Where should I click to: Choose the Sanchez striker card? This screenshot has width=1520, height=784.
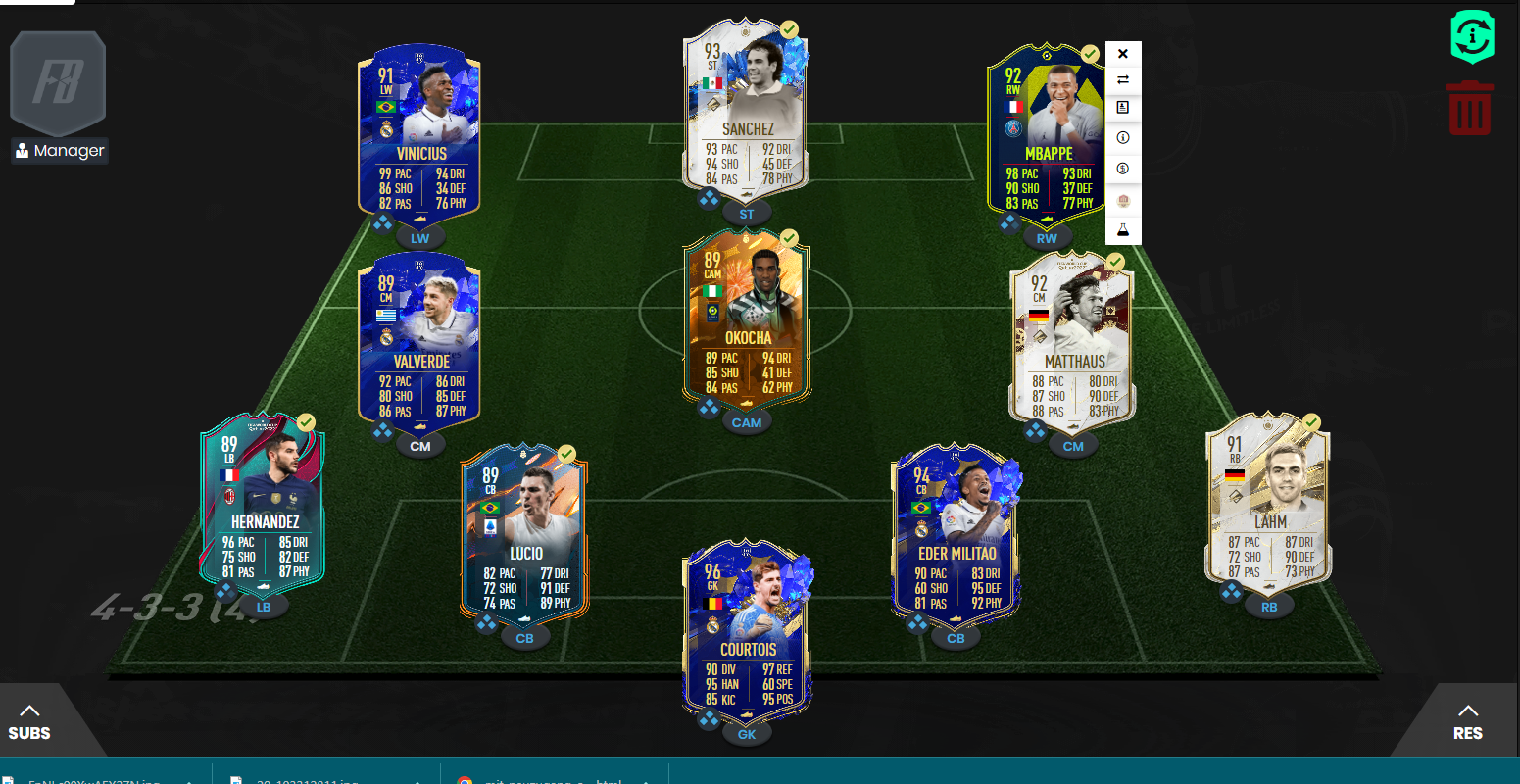[x=747, y=108]
